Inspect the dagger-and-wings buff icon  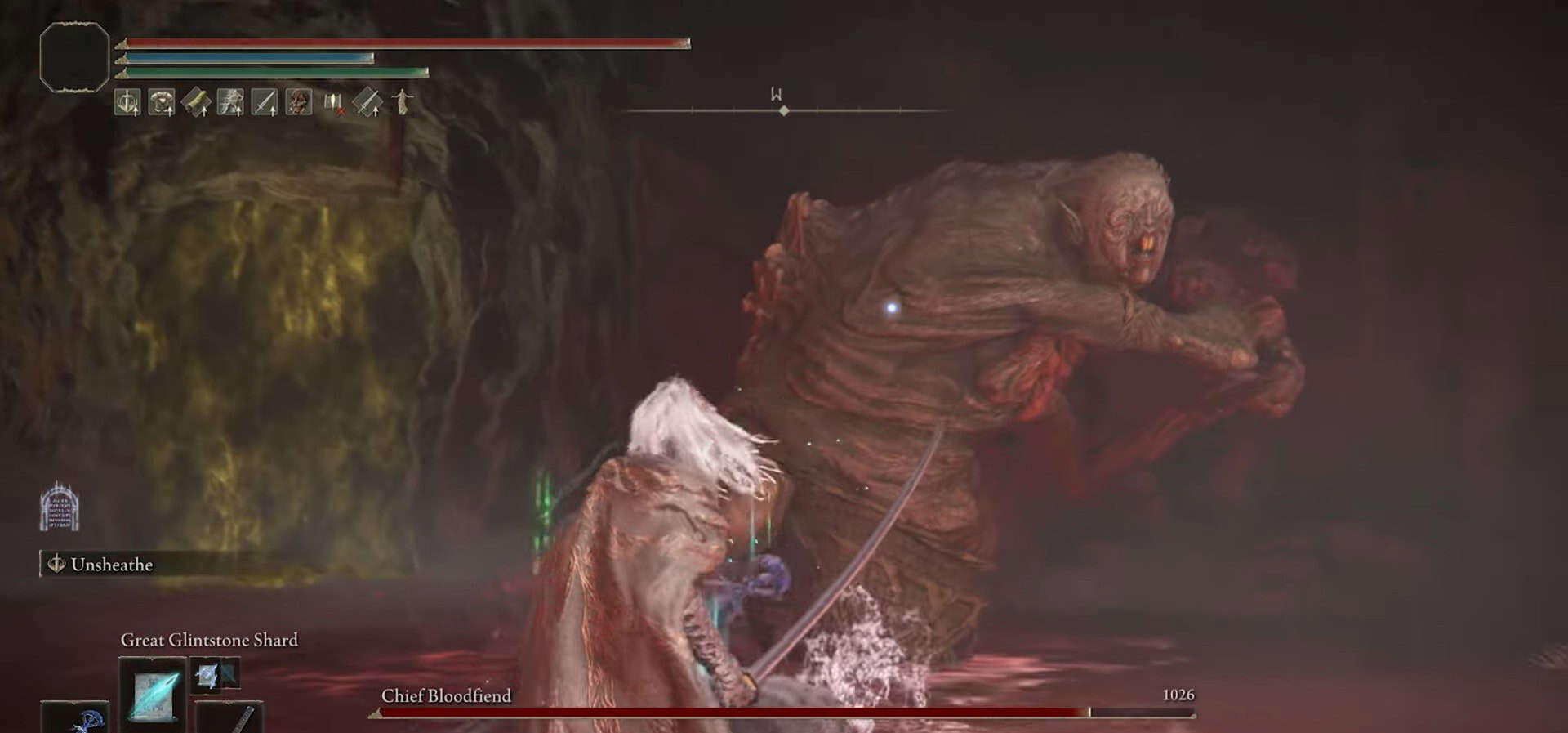127,102
